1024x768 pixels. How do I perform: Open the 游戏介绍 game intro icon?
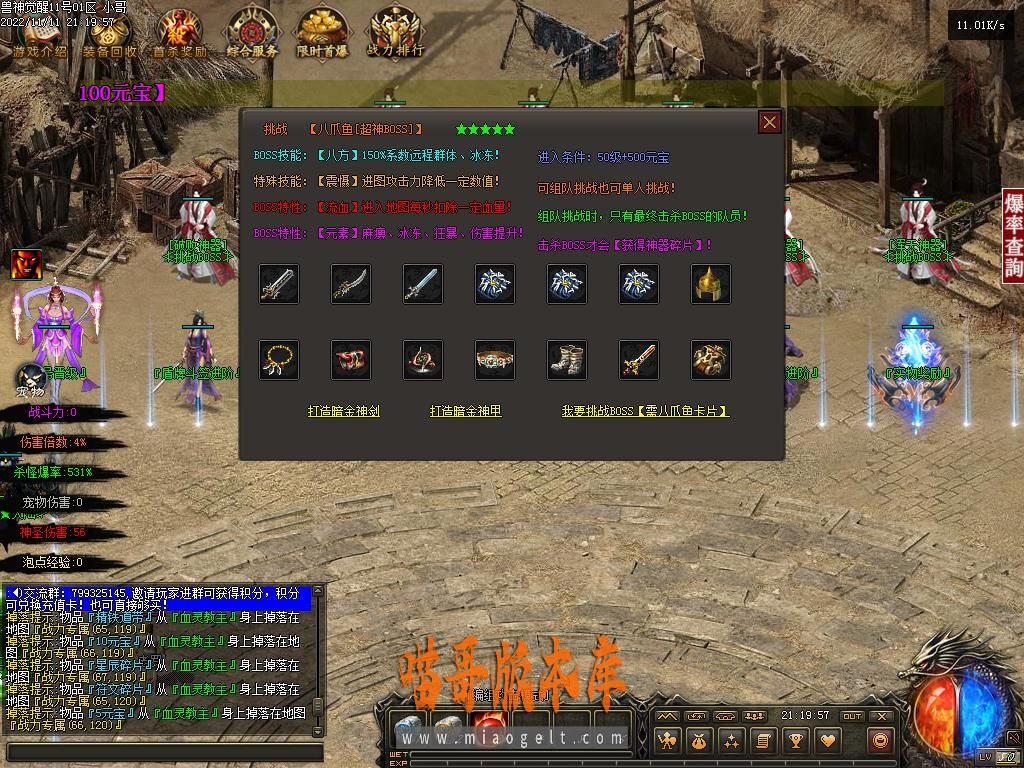[x=40, y=33]
